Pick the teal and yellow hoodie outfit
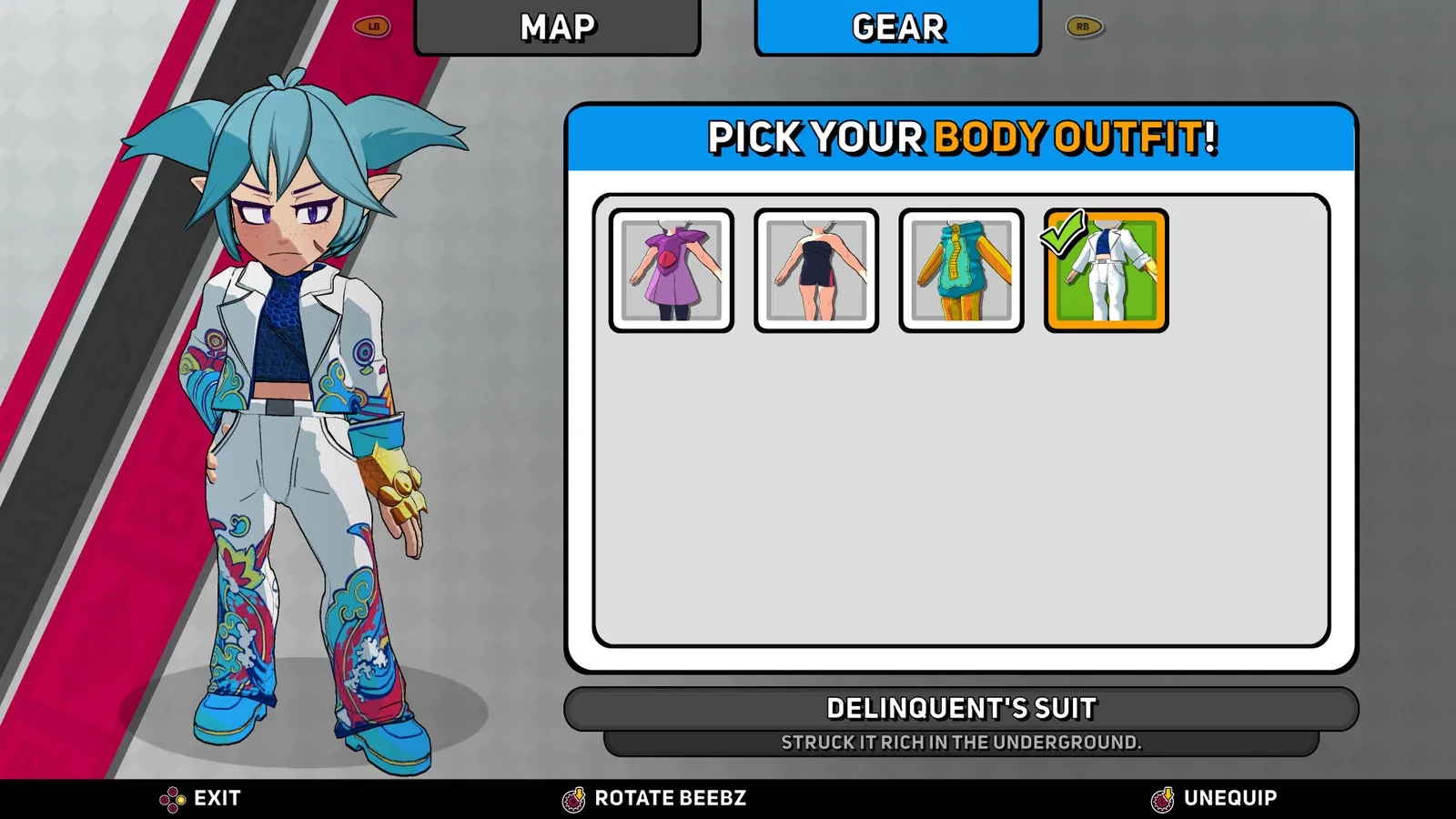 [961, 270]
